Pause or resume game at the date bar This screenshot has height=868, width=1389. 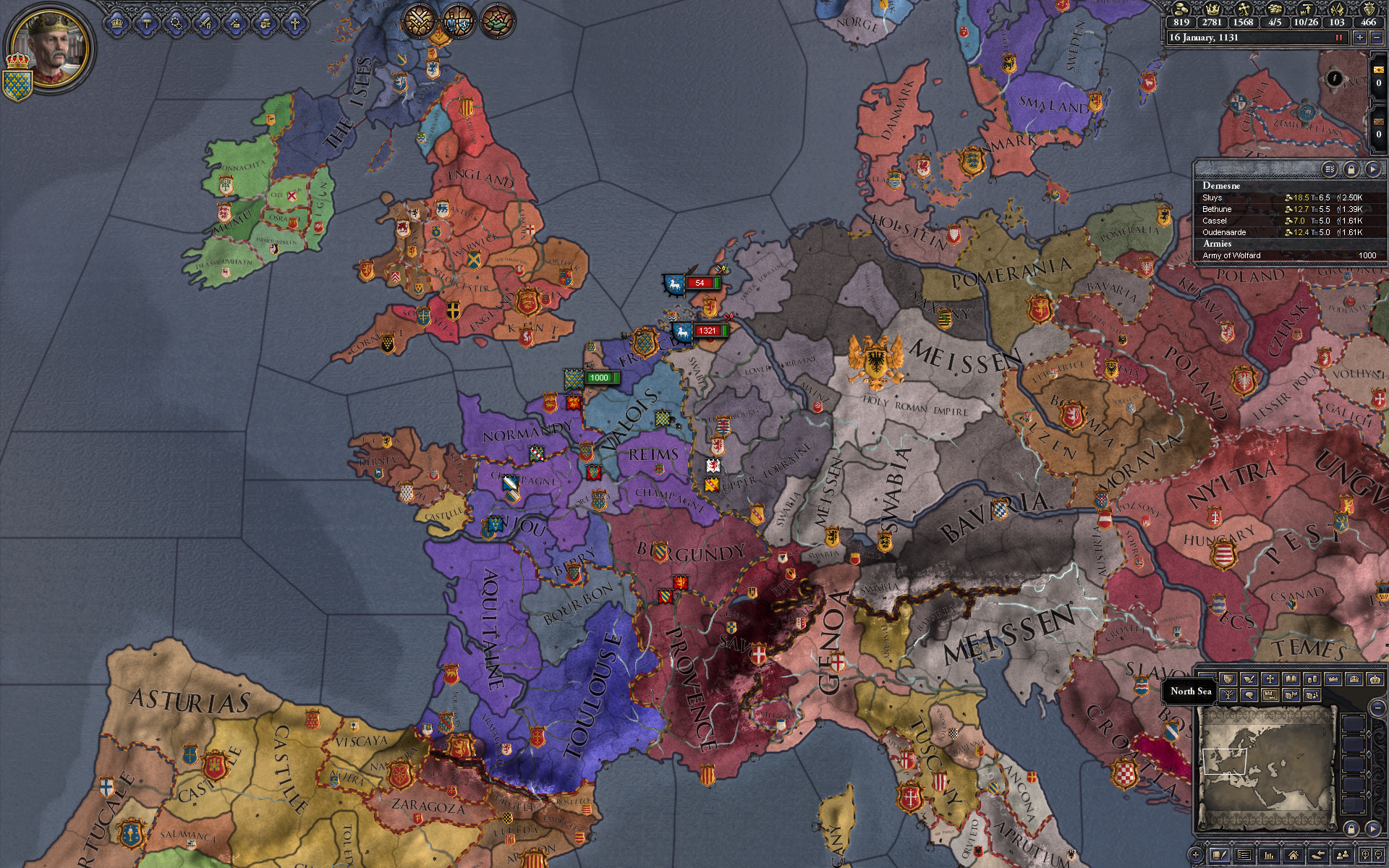coord(1339,38)
